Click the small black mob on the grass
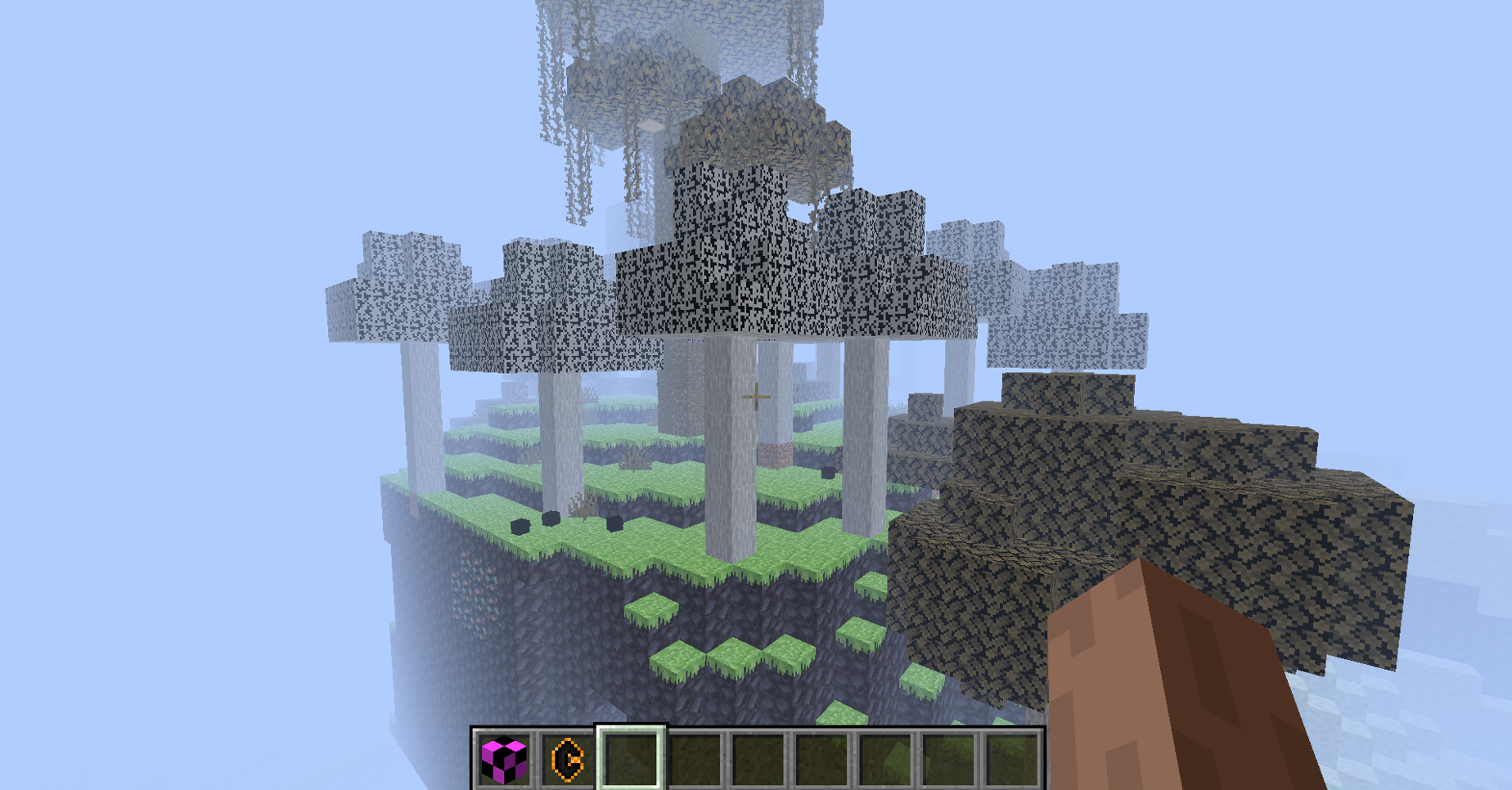 [x=552, y=518]
